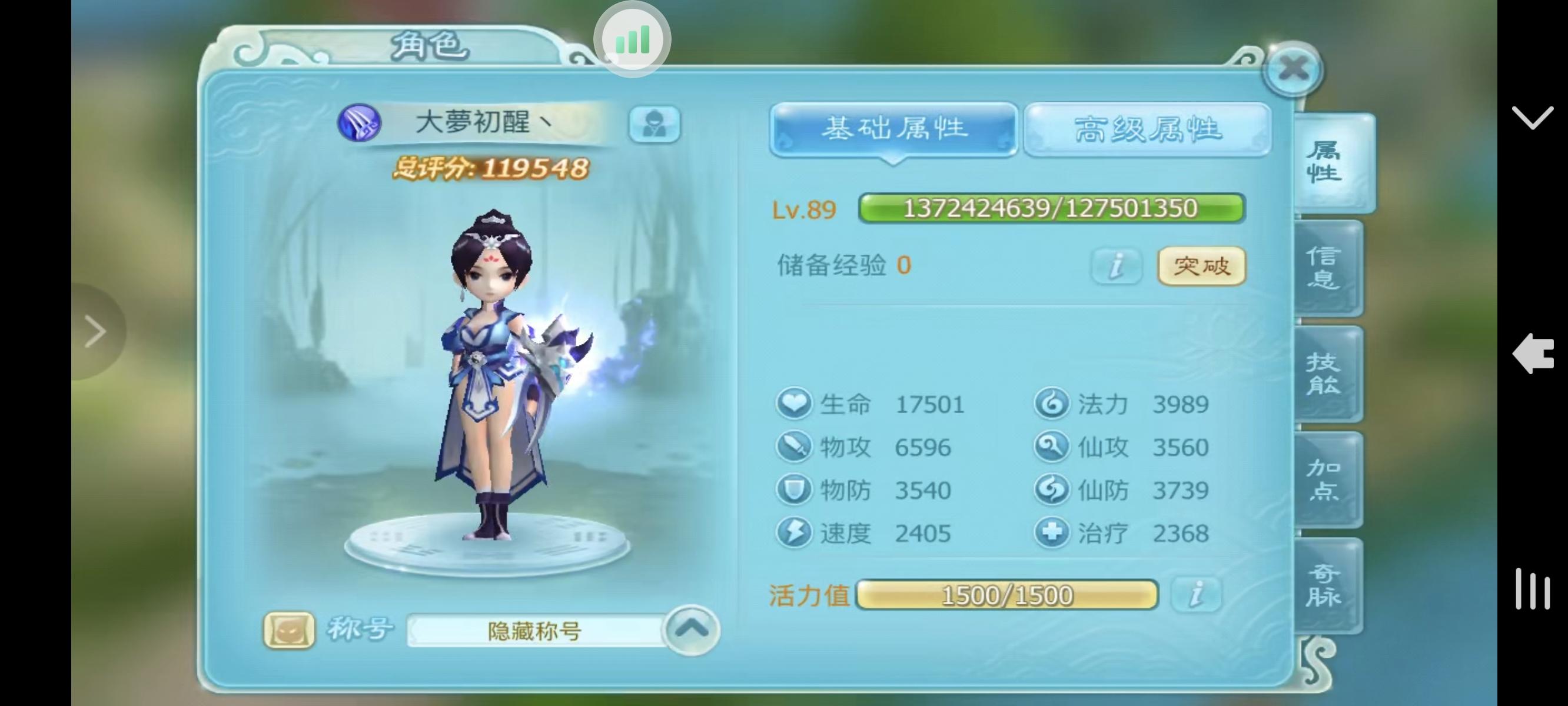This screenshot has height=706, width=1568.
Task: Click the downward chevron near the top right
Action: pos(1533,117)
